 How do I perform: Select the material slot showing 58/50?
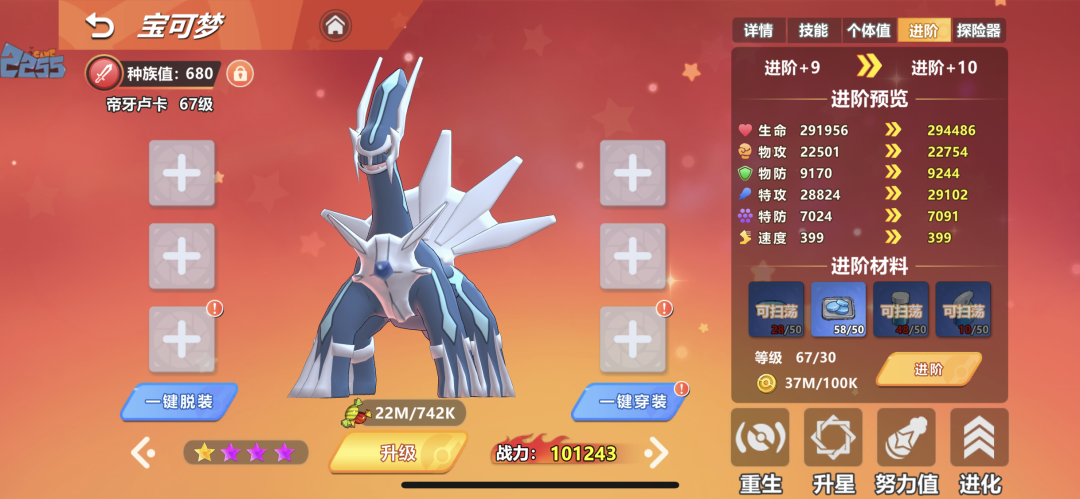coord(838,309)
